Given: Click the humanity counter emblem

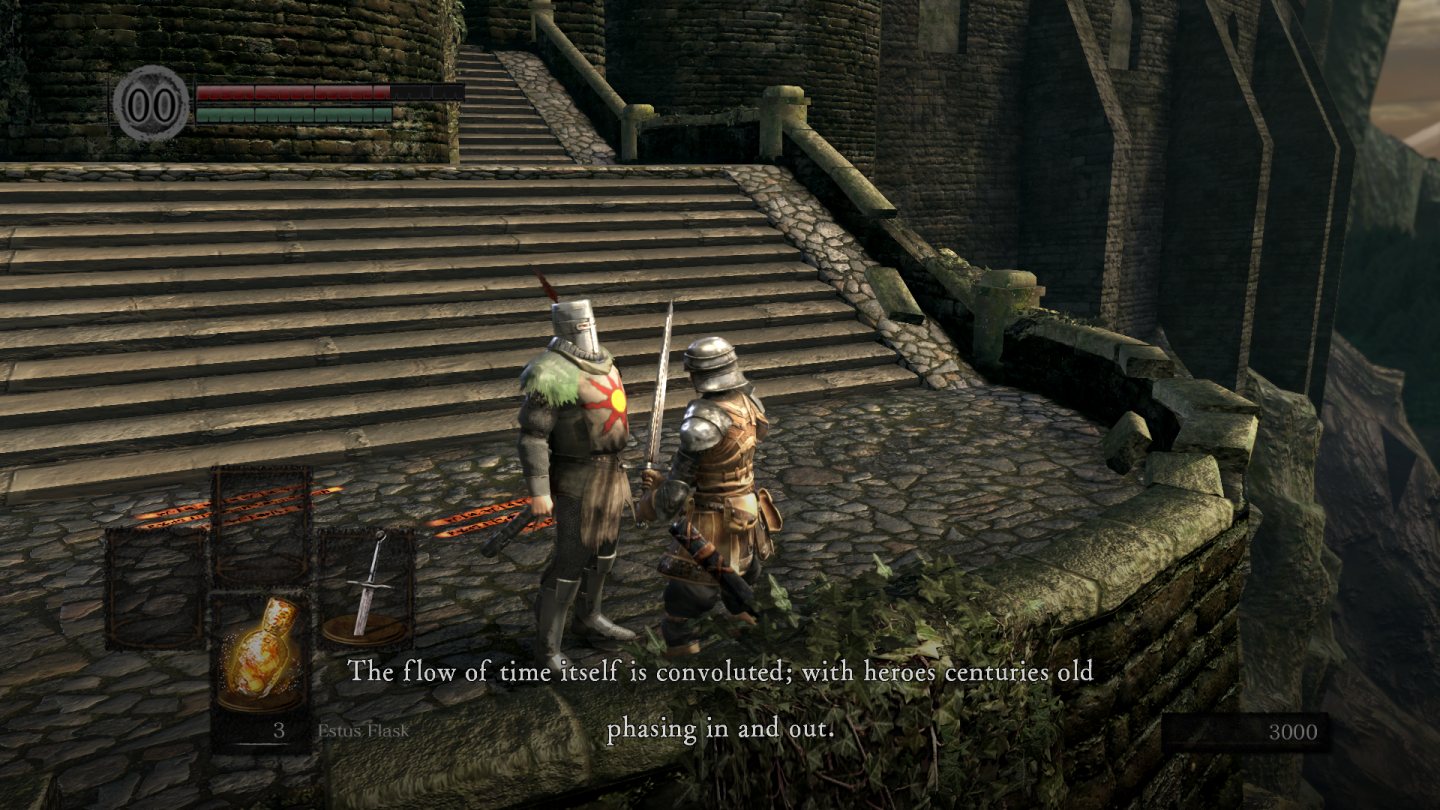Looking at the screenshot, I should tap(151, 103).
